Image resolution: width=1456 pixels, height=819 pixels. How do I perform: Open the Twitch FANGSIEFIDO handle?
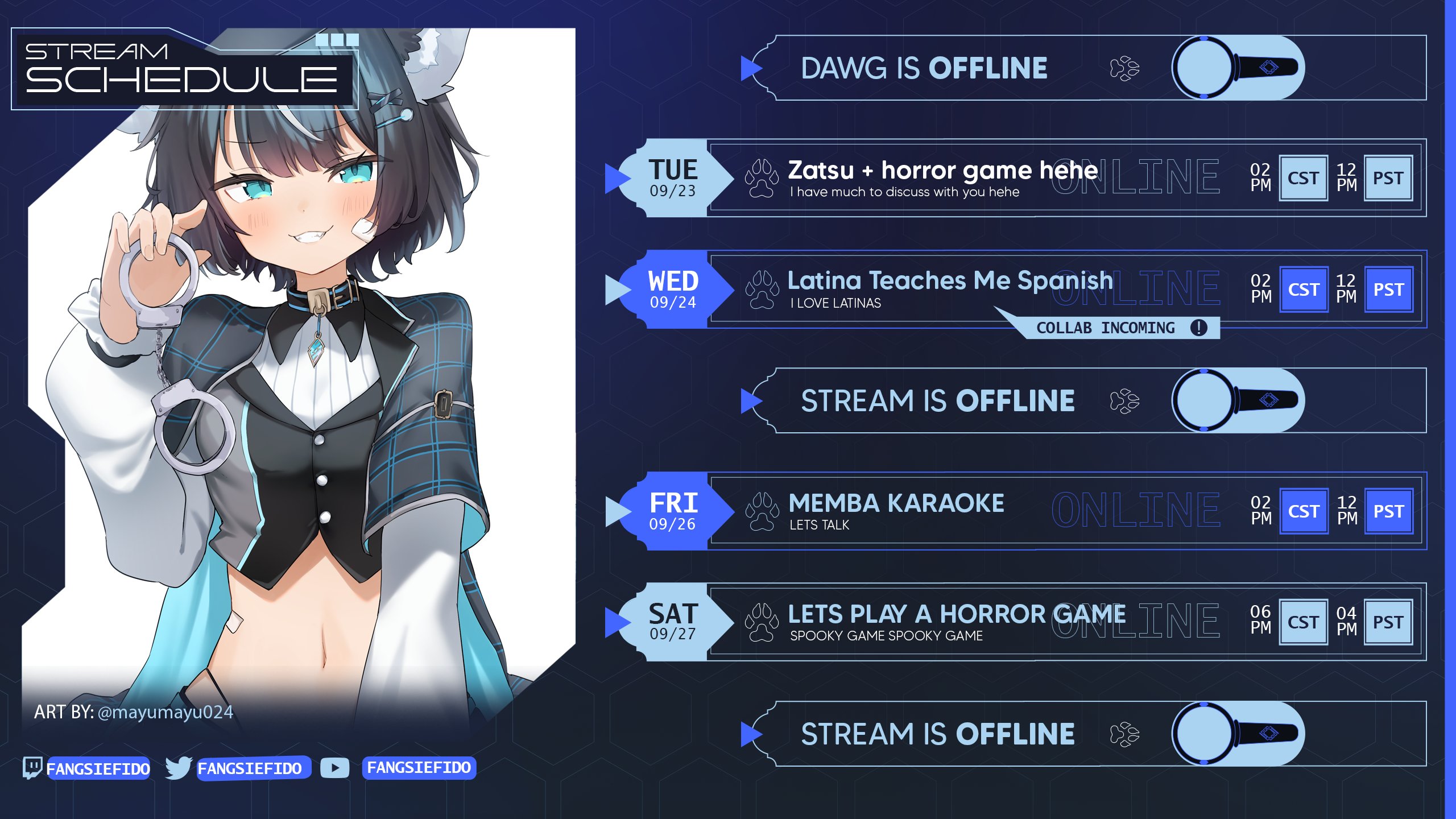click(x=98, y=768)
